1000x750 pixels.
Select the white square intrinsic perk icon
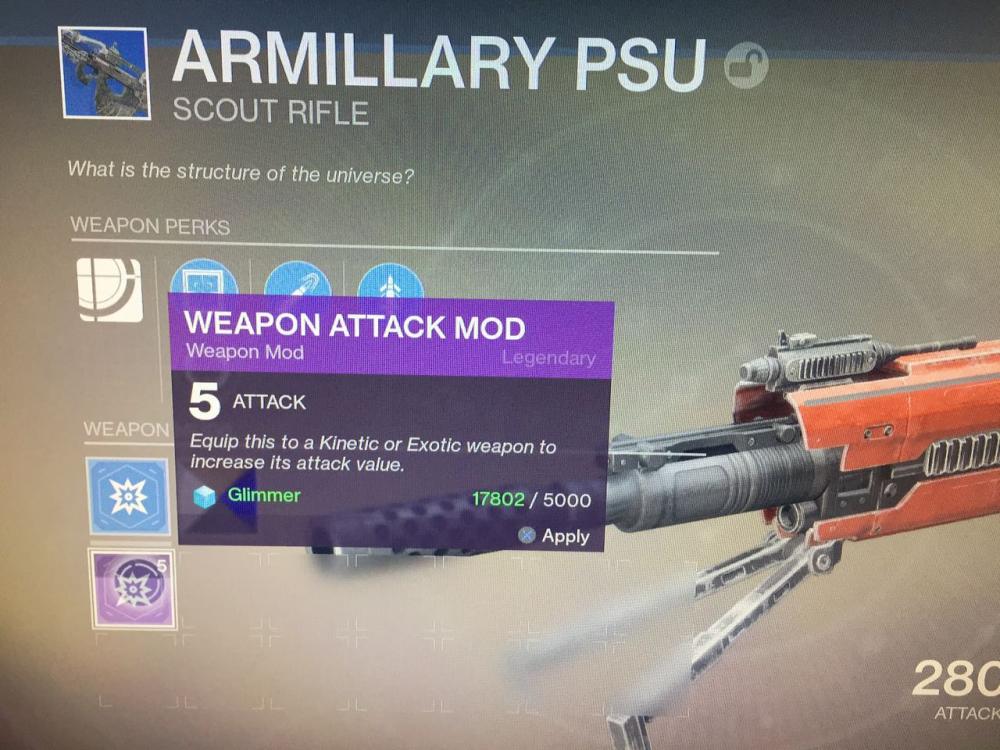pyautogui.click(x=110, y=289)
